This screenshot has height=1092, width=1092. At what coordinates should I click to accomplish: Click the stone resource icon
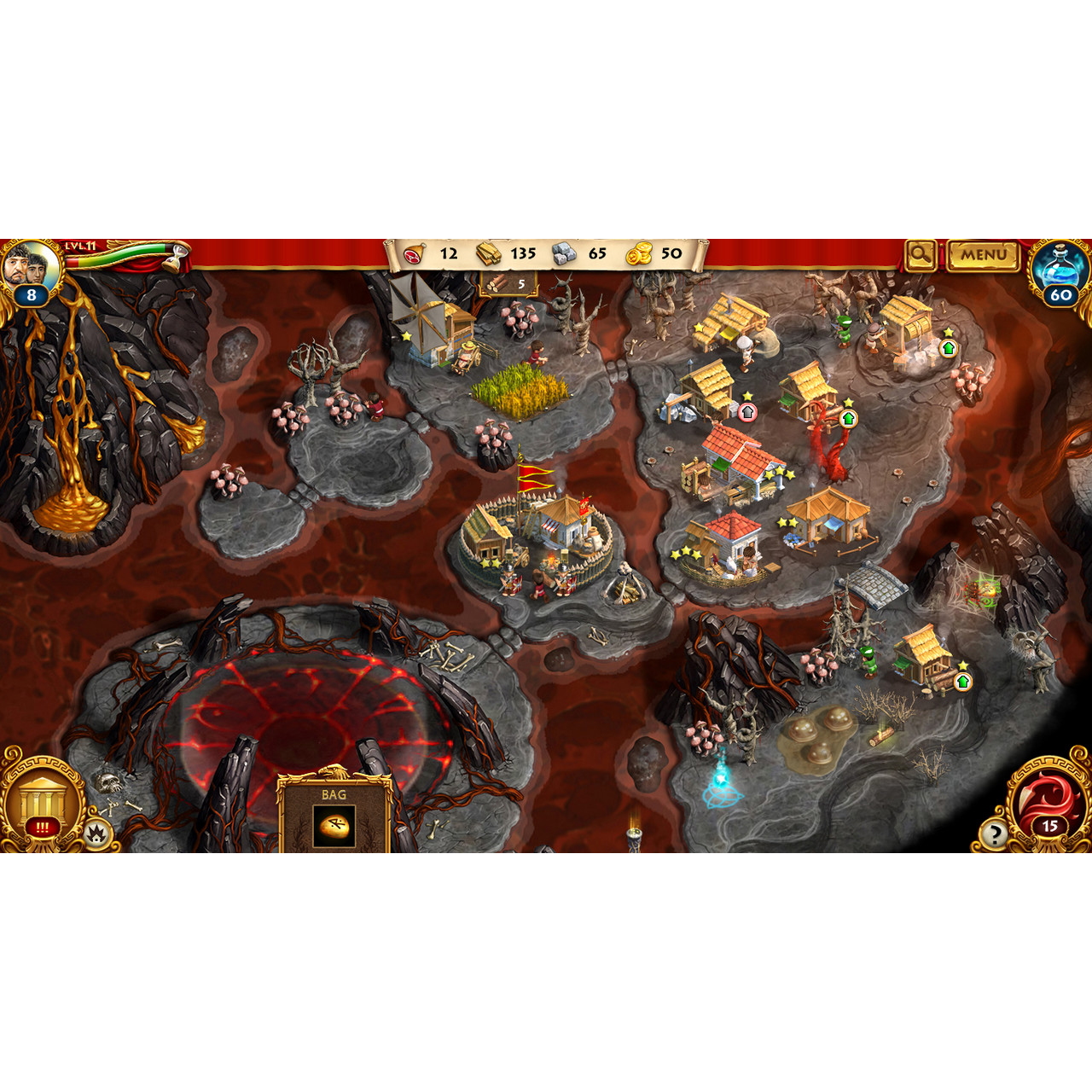[562, 253]
